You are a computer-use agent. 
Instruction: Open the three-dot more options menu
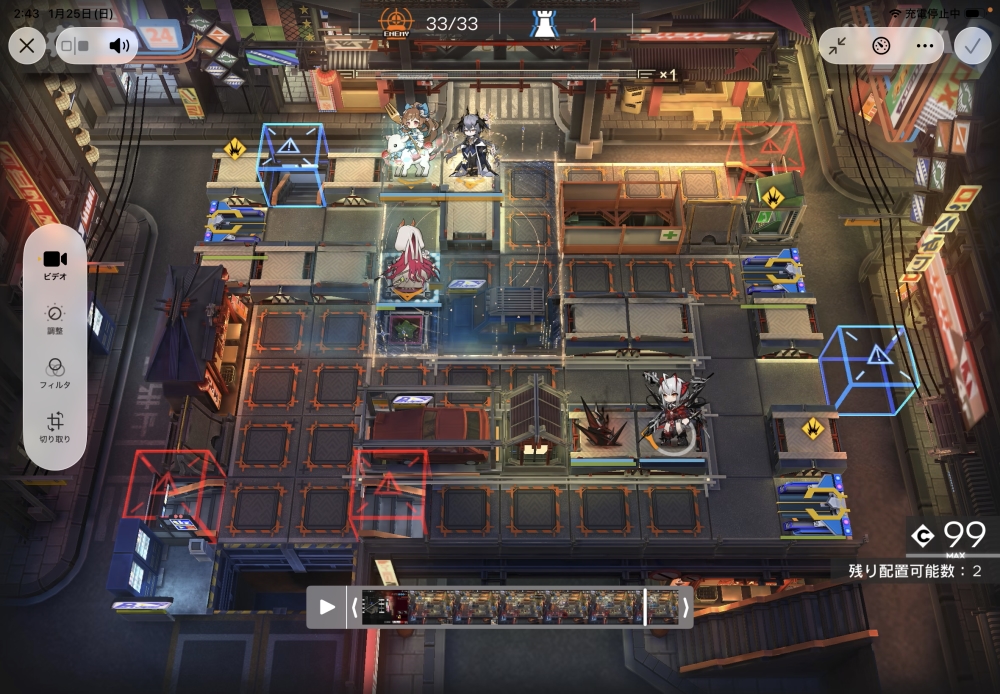pos(924,45)
